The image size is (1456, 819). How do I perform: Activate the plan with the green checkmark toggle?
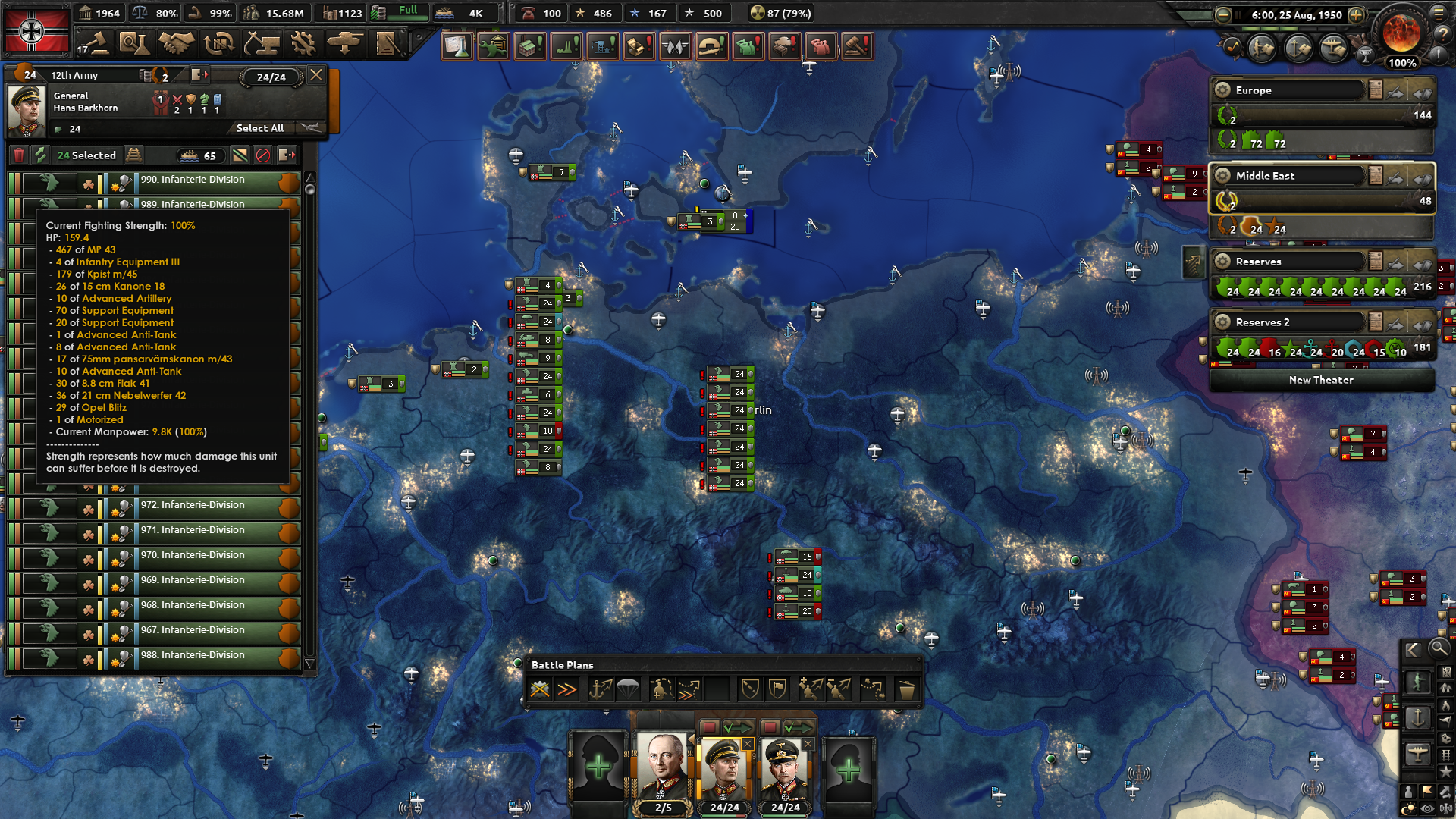pos(738,726)
